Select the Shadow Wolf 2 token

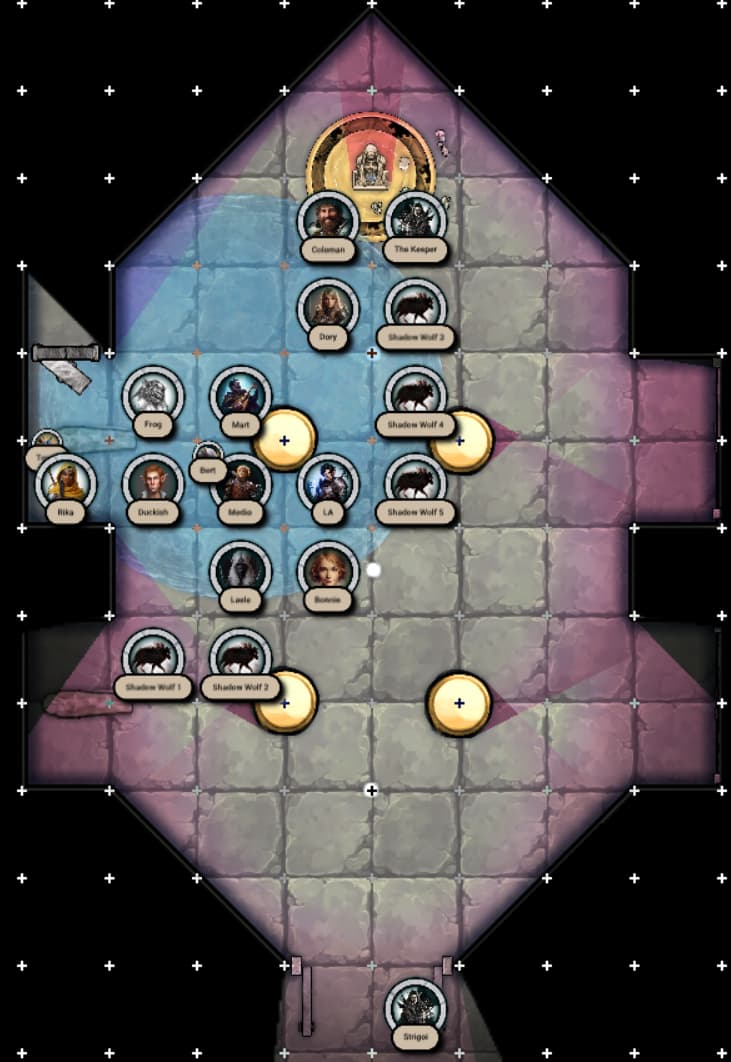240,658
